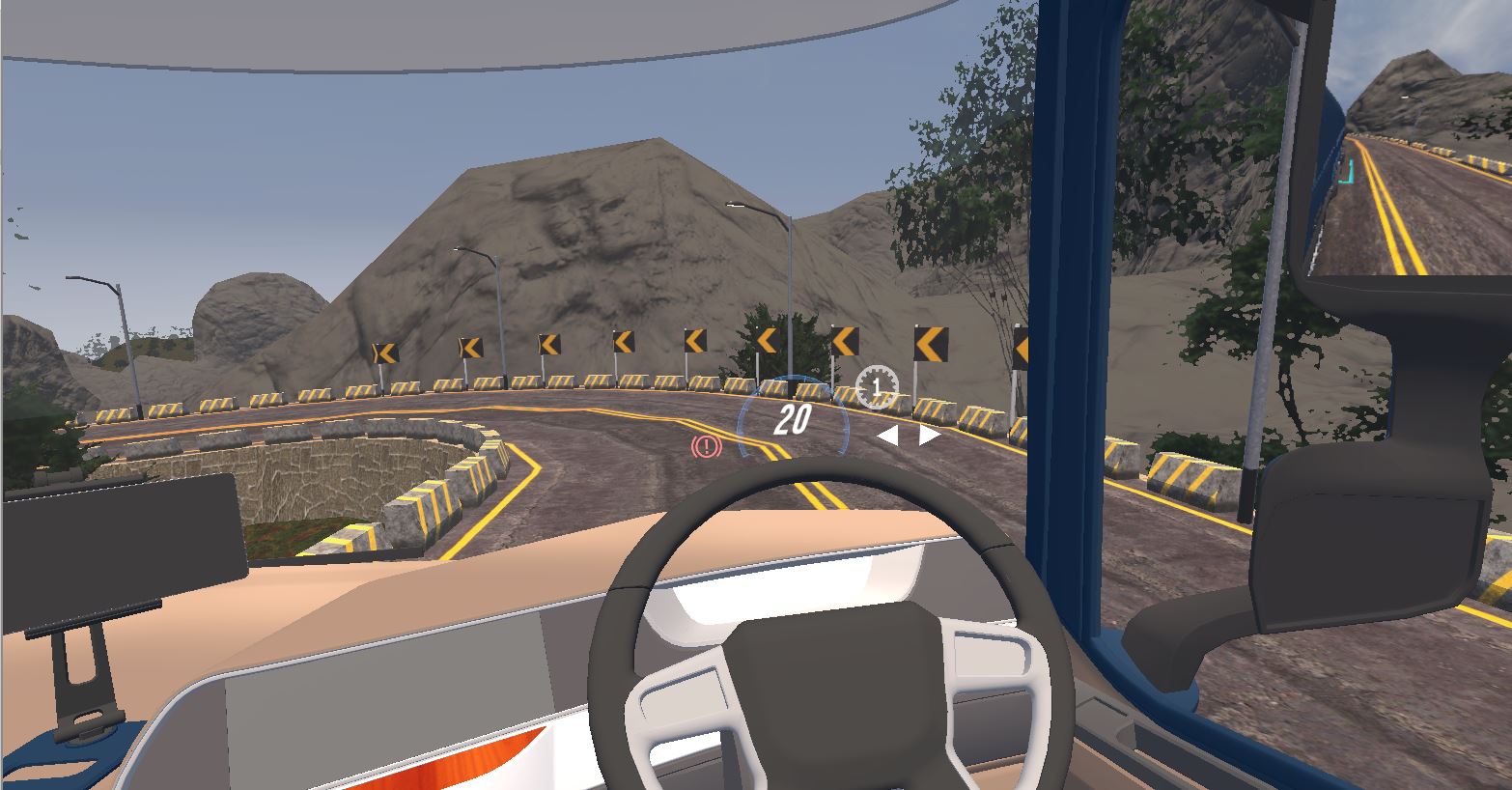Activate the right turn signal arrow

pos(929,436)
